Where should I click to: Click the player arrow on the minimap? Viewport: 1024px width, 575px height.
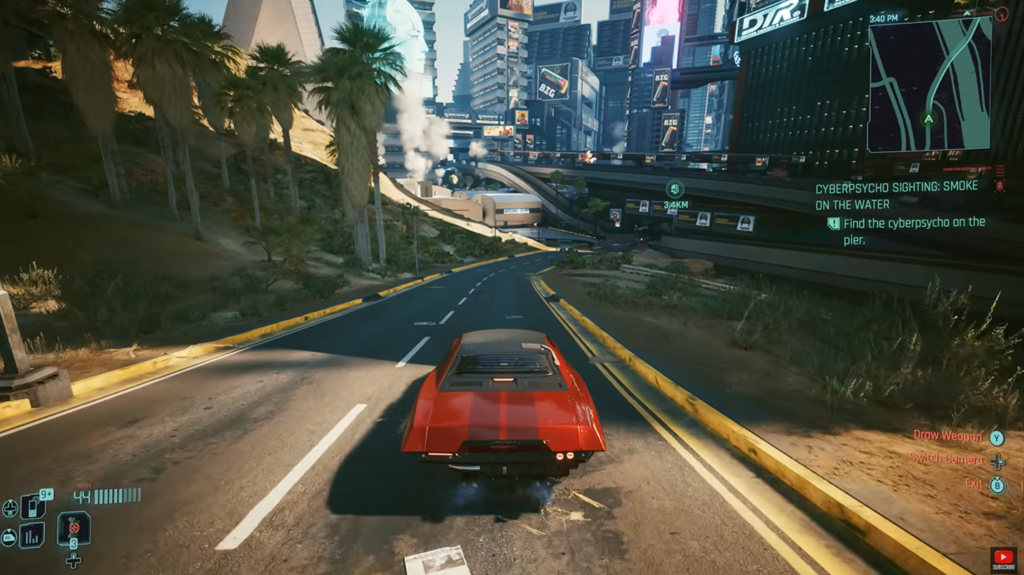tap(928, 118)
